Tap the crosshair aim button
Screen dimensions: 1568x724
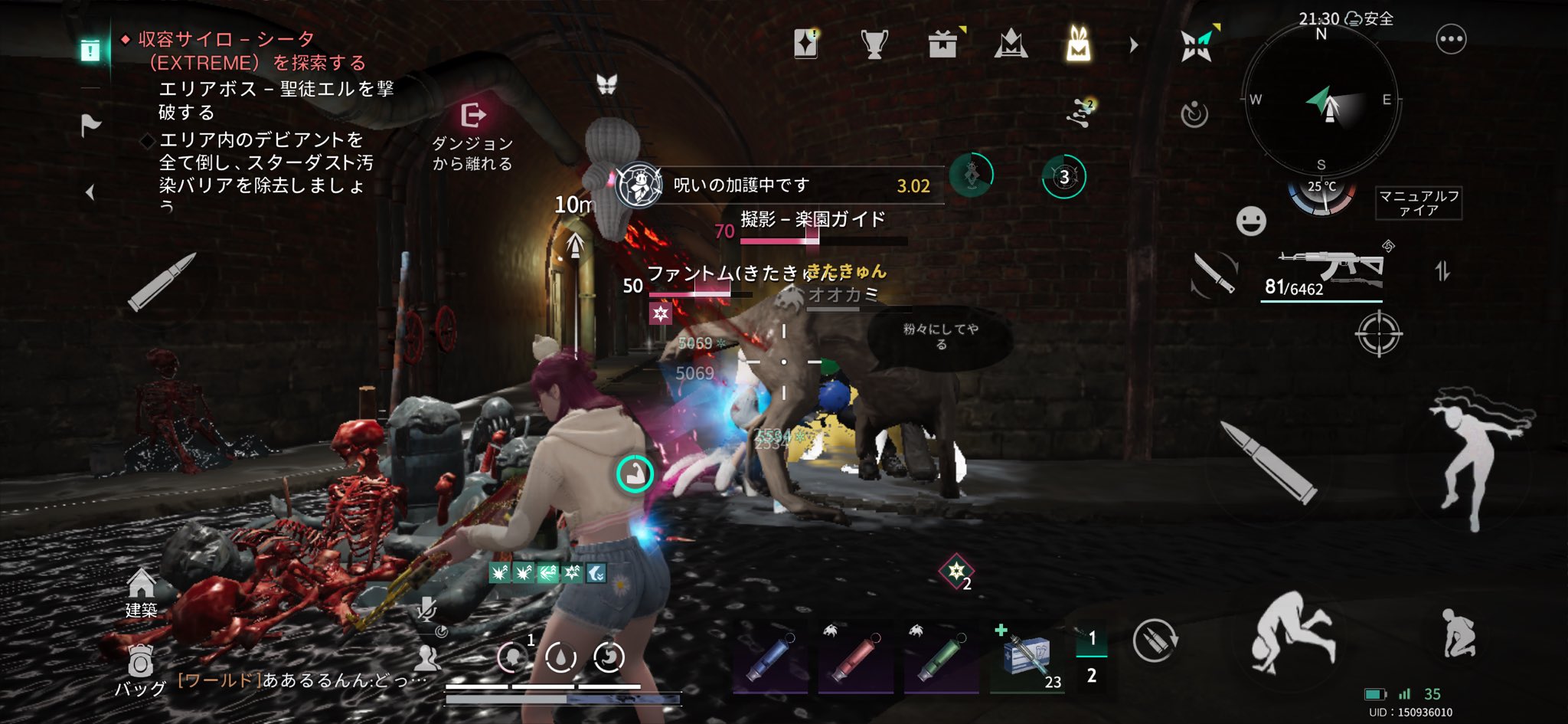click(1378, 334)
